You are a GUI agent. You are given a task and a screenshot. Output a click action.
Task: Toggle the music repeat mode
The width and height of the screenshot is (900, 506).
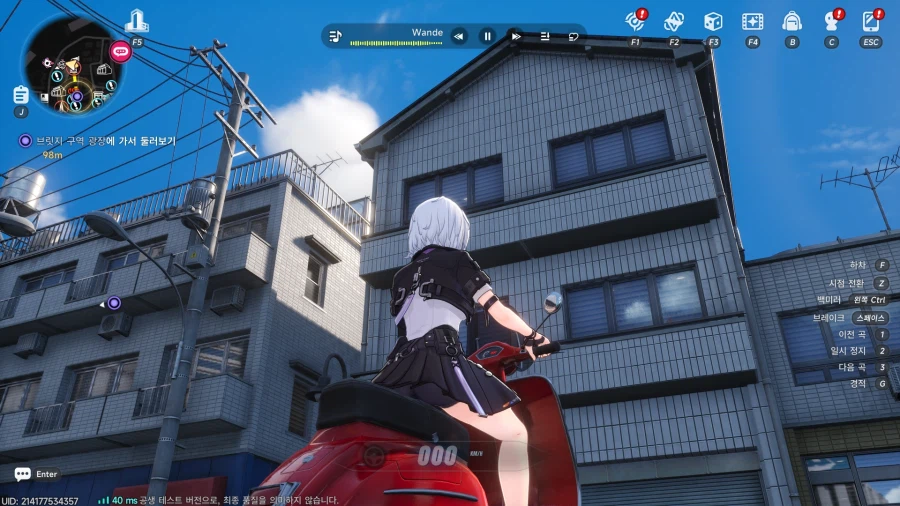pos(574,36)
